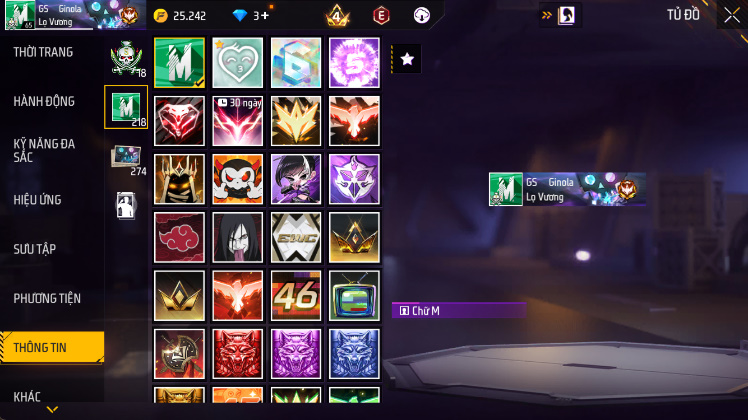Choose the skull clown avatar

238,179
